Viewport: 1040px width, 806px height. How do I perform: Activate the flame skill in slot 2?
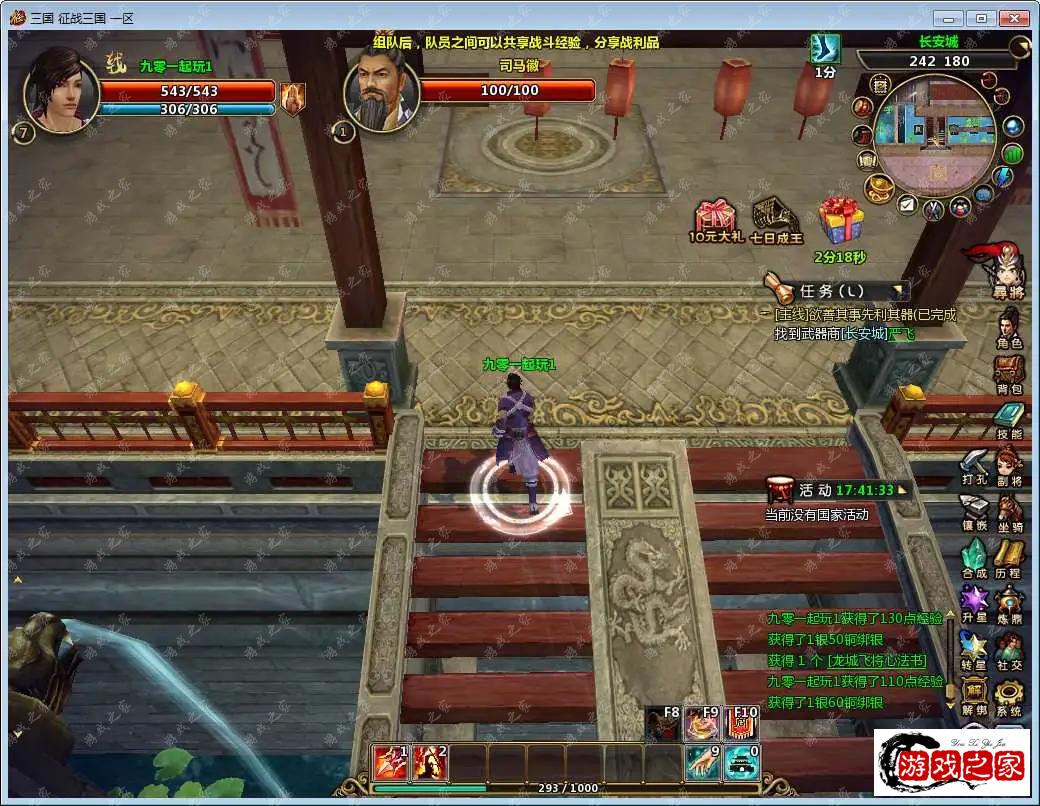429,763
